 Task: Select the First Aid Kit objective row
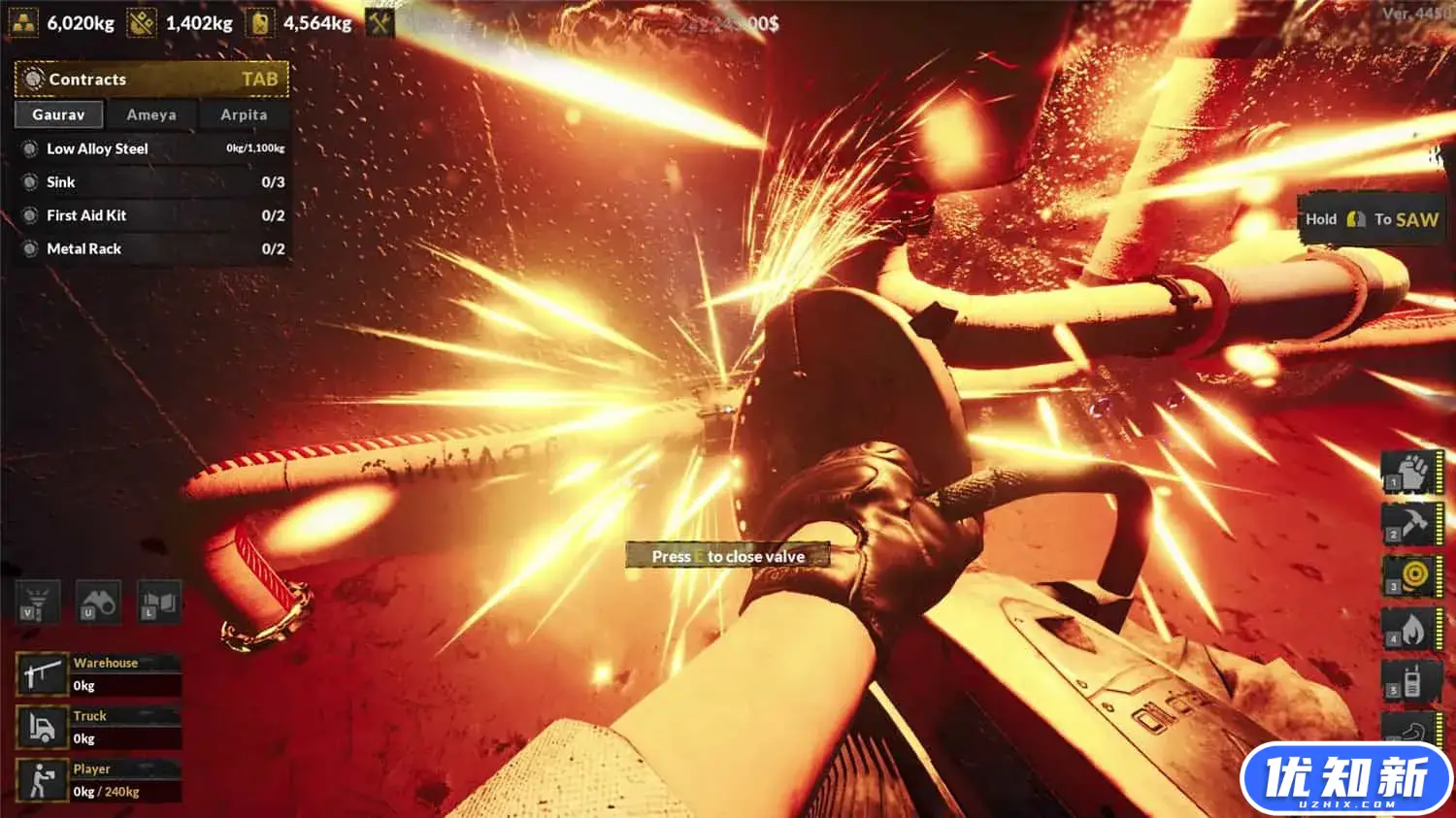coord(153,215)
